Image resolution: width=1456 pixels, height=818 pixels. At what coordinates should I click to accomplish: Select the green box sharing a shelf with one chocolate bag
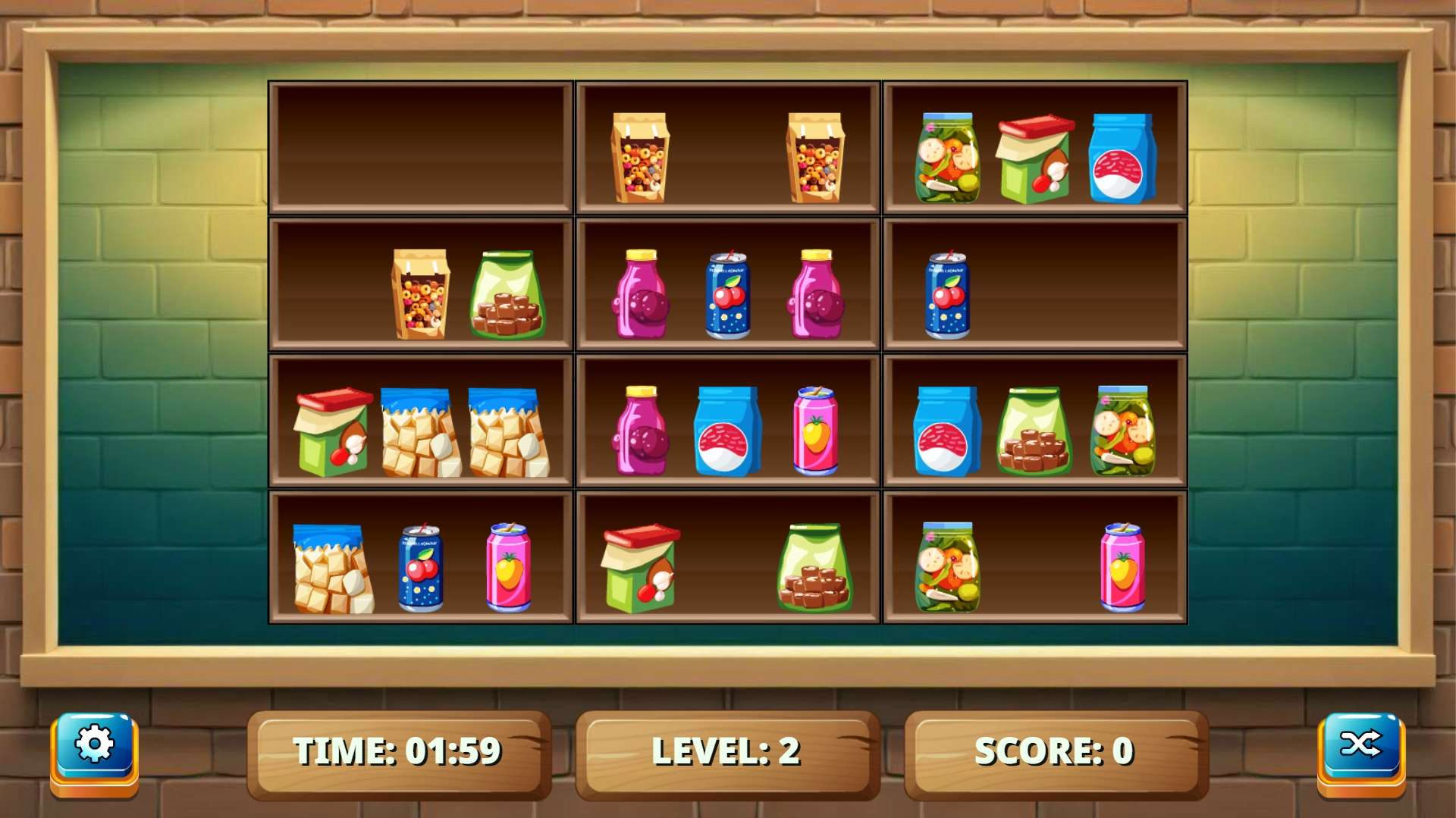coord(640,568)
